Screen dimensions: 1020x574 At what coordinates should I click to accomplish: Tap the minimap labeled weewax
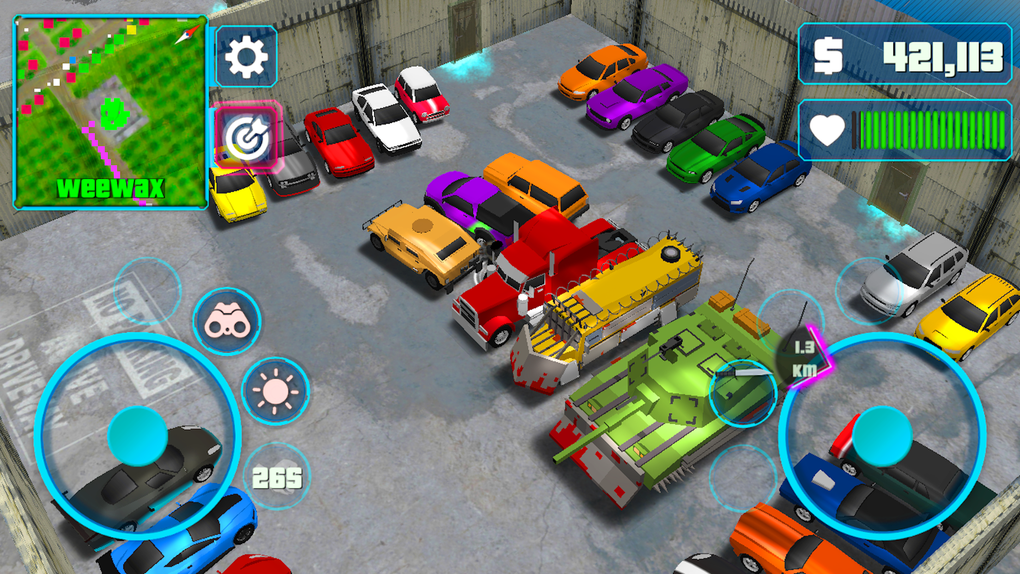pos(110,110)
